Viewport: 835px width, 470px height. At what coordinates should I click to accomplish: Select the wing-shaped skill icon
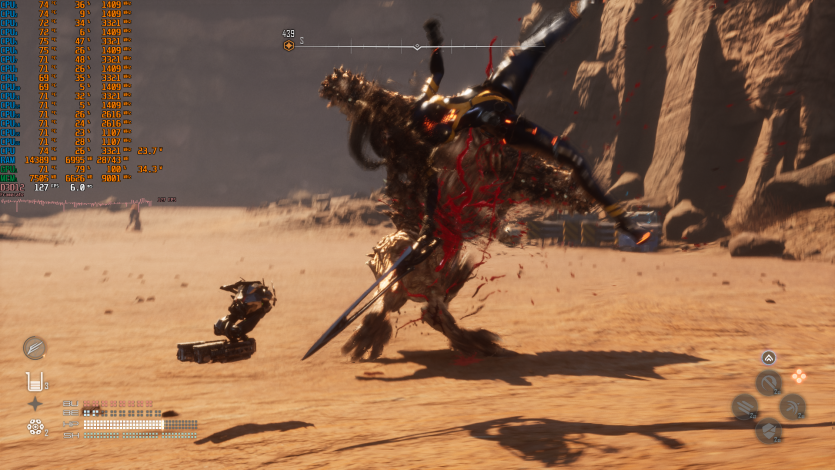point(35,347)
